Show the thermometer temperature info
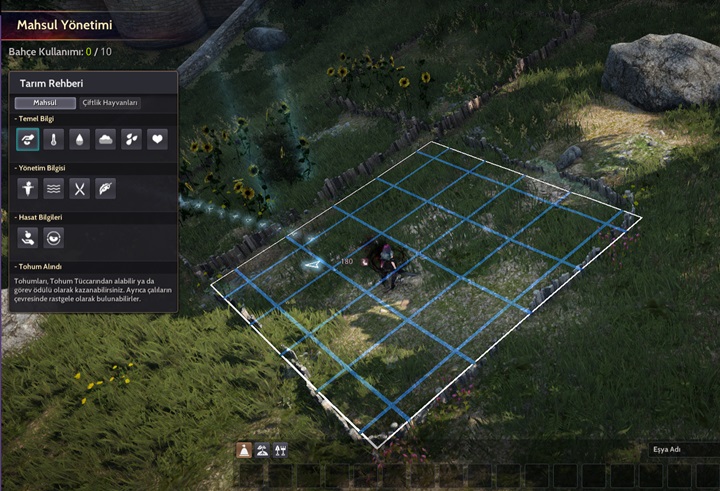 54,139
